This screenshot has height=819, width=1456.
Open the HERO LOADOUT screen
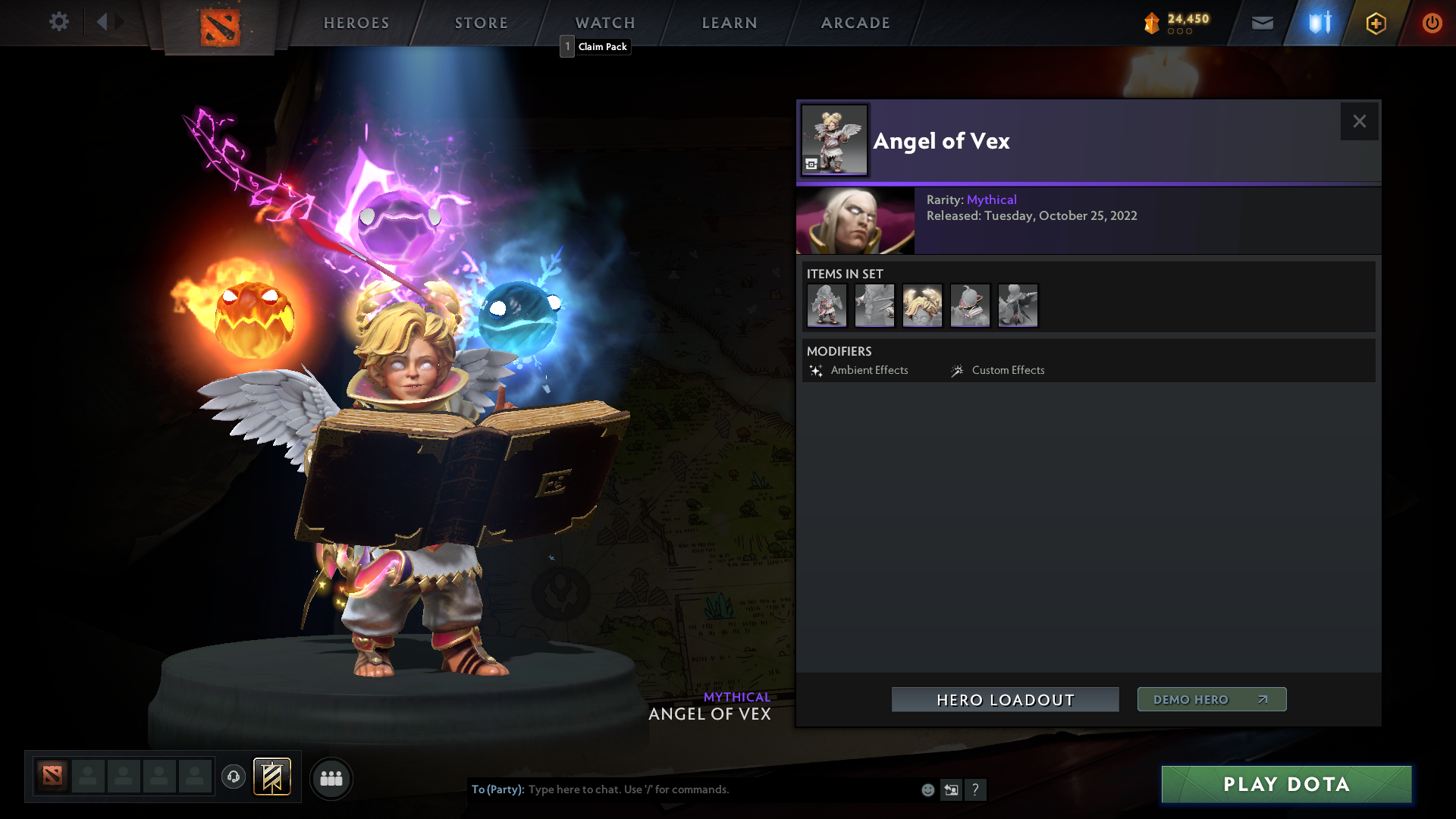tap(1005, 700)
